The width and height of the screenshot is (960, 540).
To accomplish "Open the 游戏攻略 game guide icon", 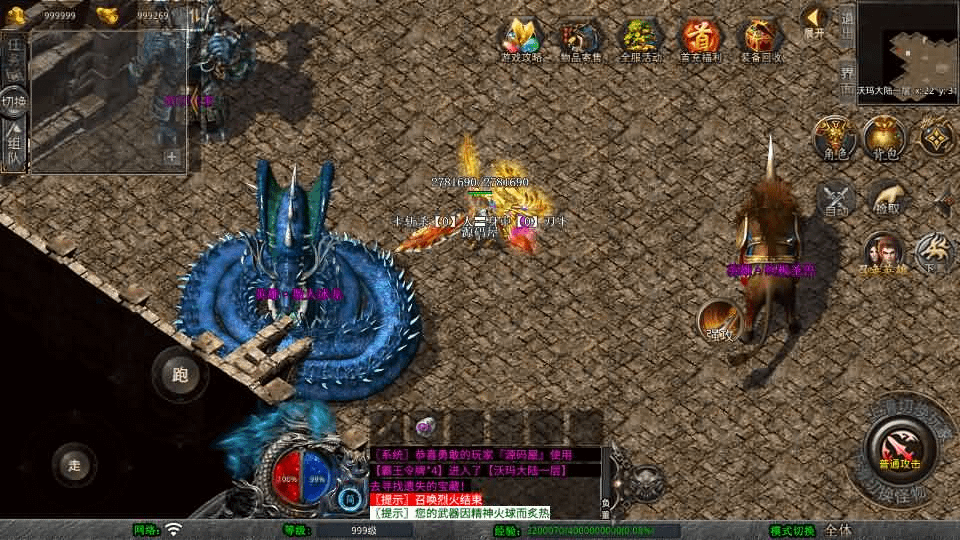I will (521, 38).
